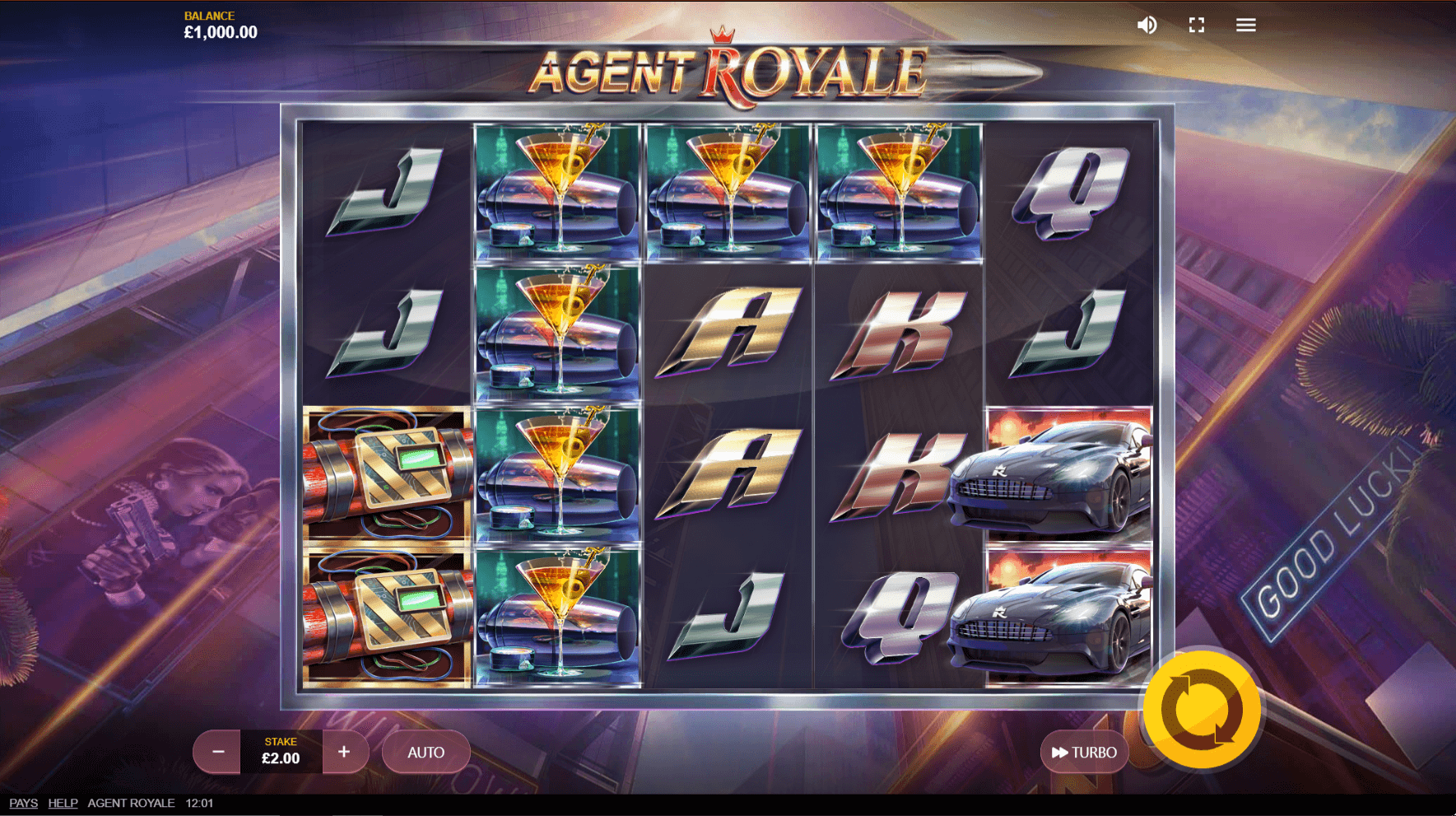Viewport: 1456px width, 816px height.
Task: Toggle the double-arrow fast play icon on Turbo
Action: (1060, 752)
